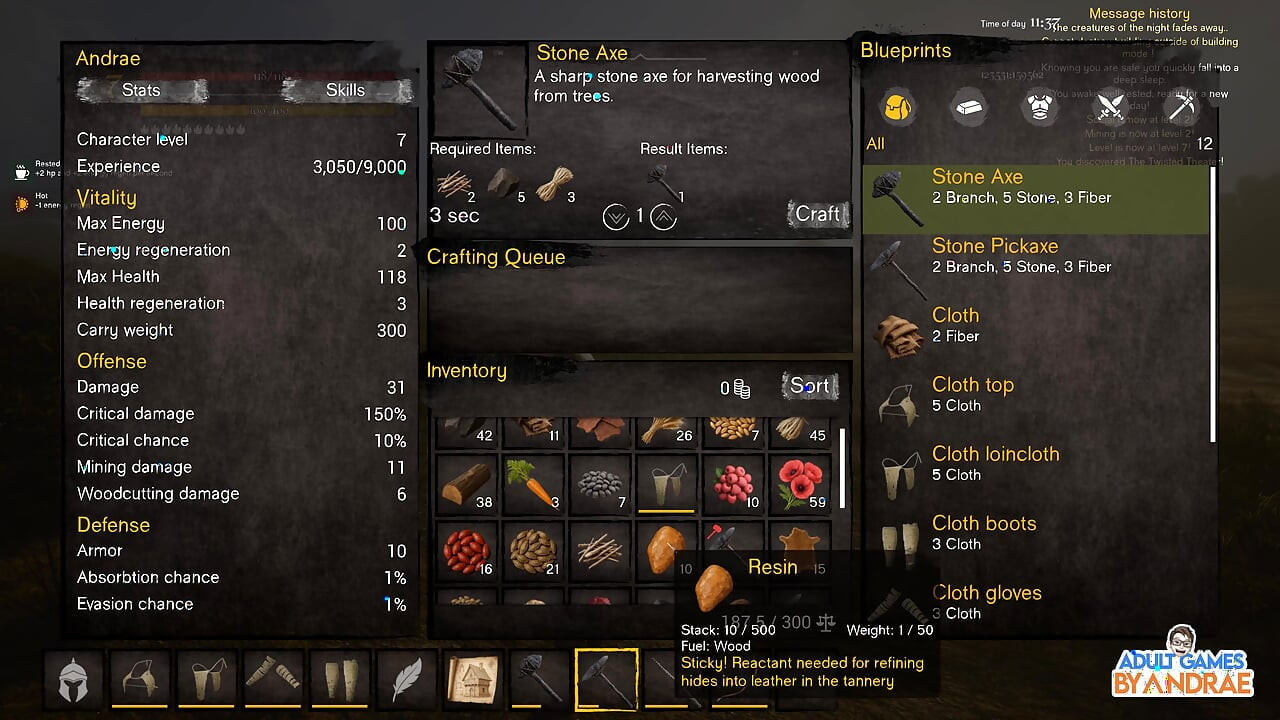Increase the craft quantity with the up arrow
Screen dimensions: 1280x720
(x=663, y=216)
